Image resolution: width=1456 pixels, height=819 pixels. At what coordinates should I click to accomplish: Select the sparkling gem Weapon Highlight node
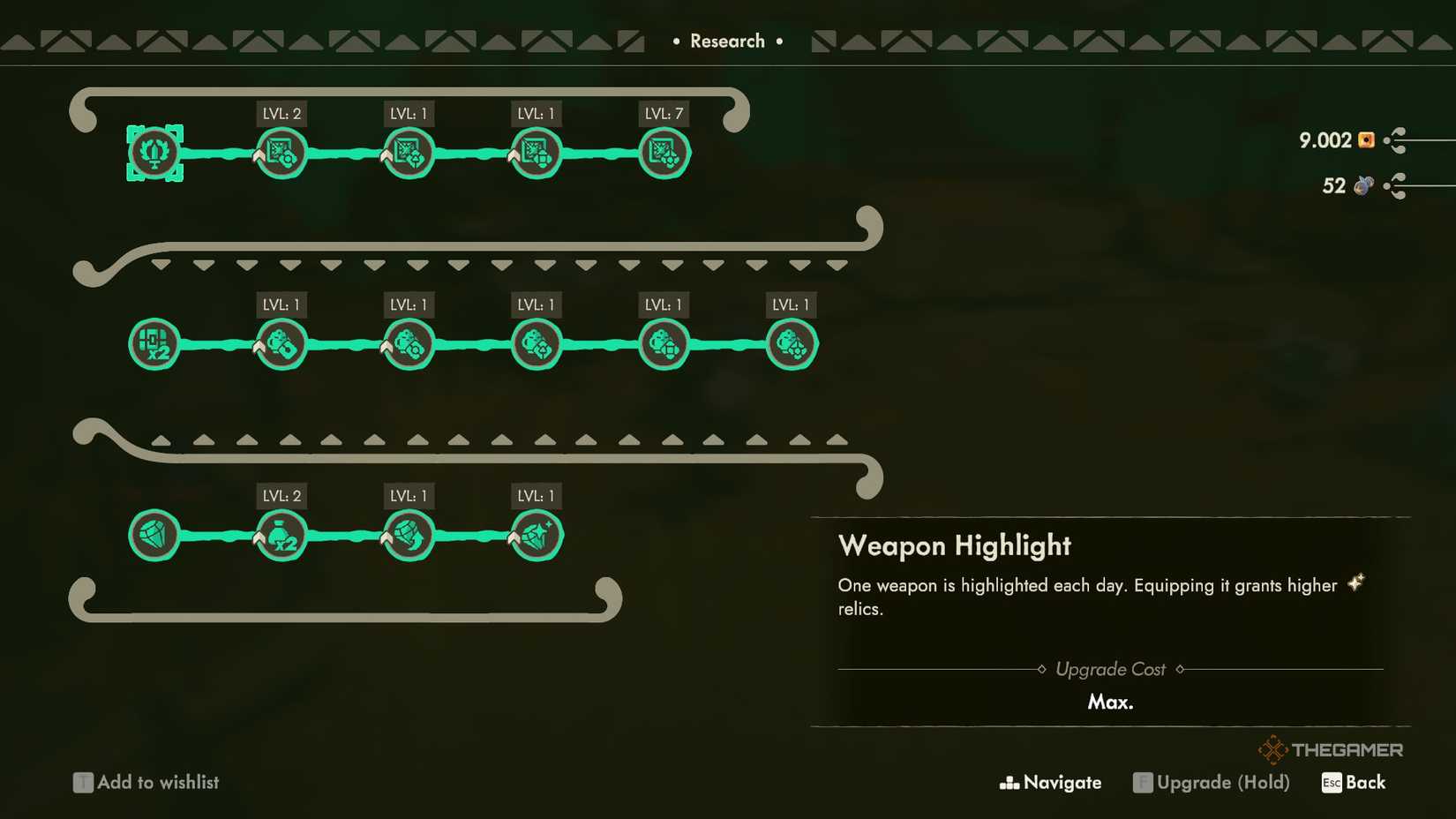(x=536, y=534)
